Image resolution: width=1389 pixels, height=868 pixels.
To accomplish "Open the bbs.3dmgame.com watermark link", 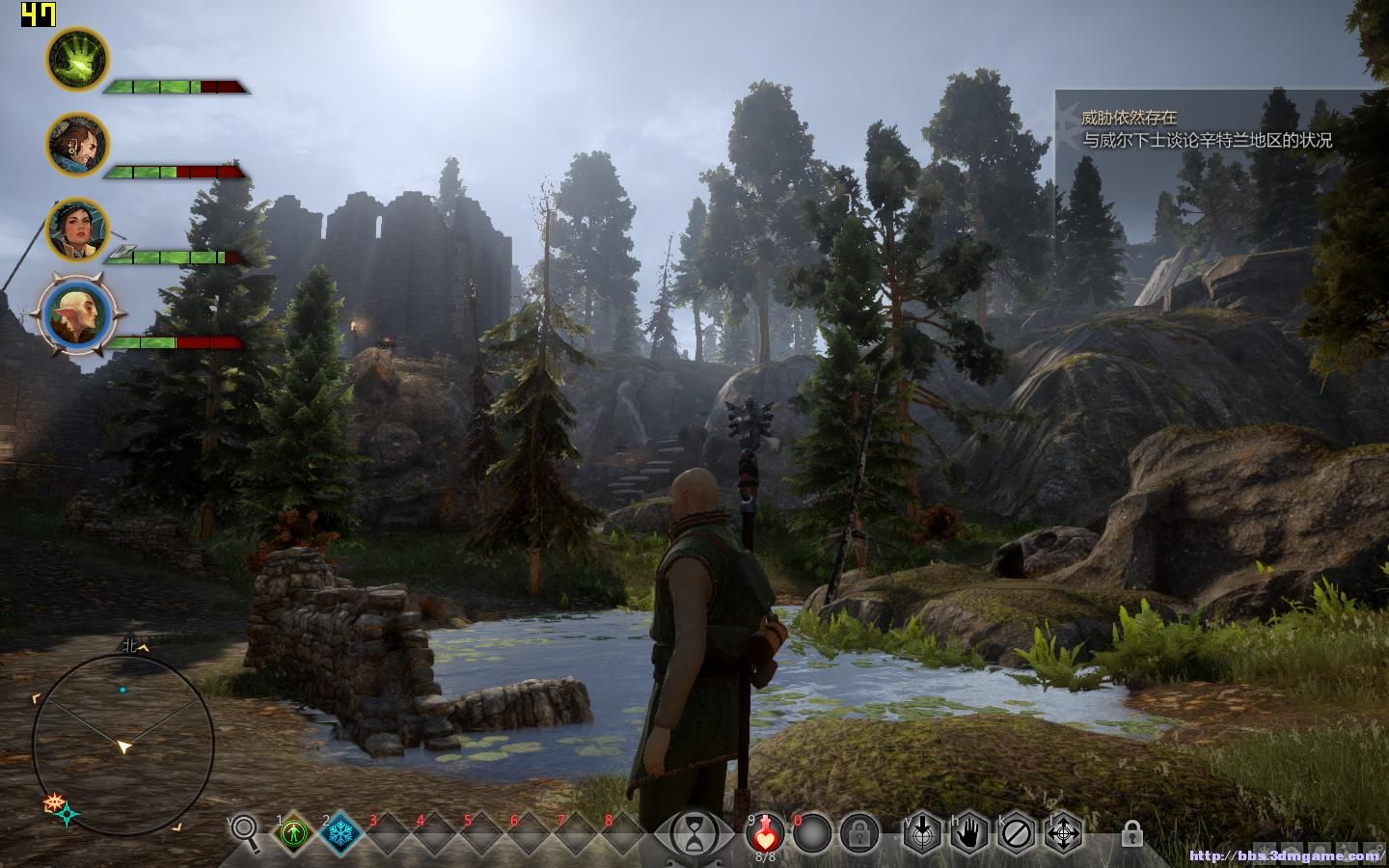I will (1286, 855).
